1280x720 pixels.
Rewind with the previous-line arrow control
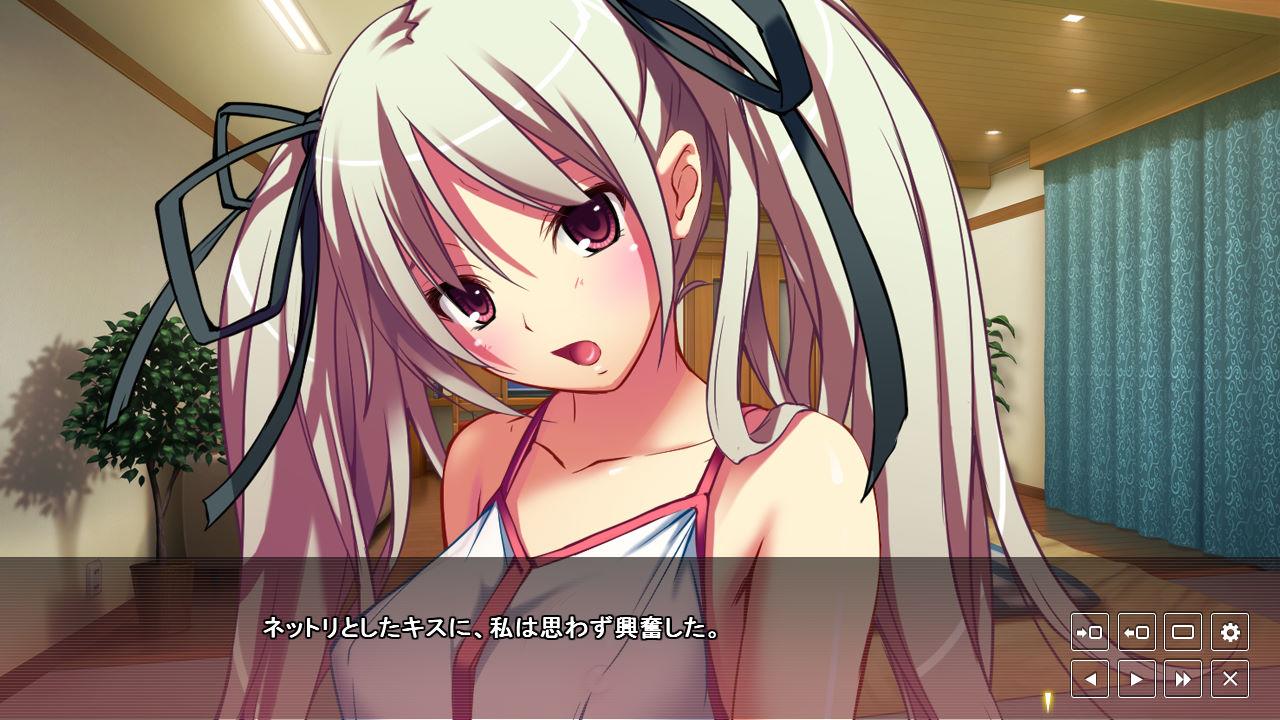[1089, 678]
